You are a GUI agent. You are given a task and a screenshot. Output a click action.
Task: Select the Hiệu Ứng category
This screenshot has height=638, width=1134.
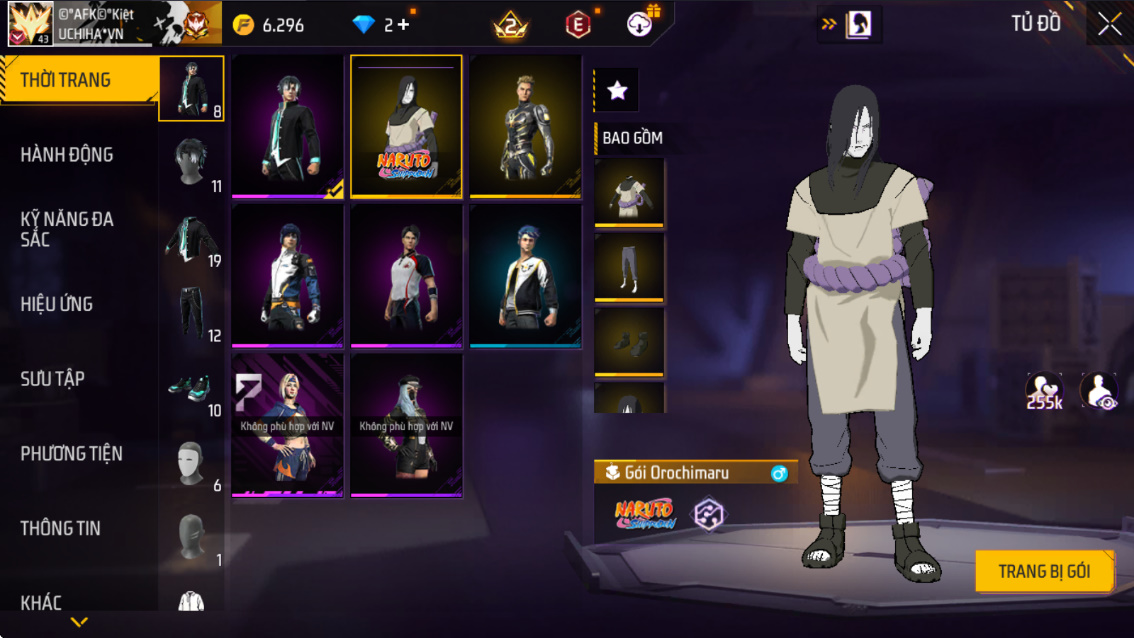(57, 304)
